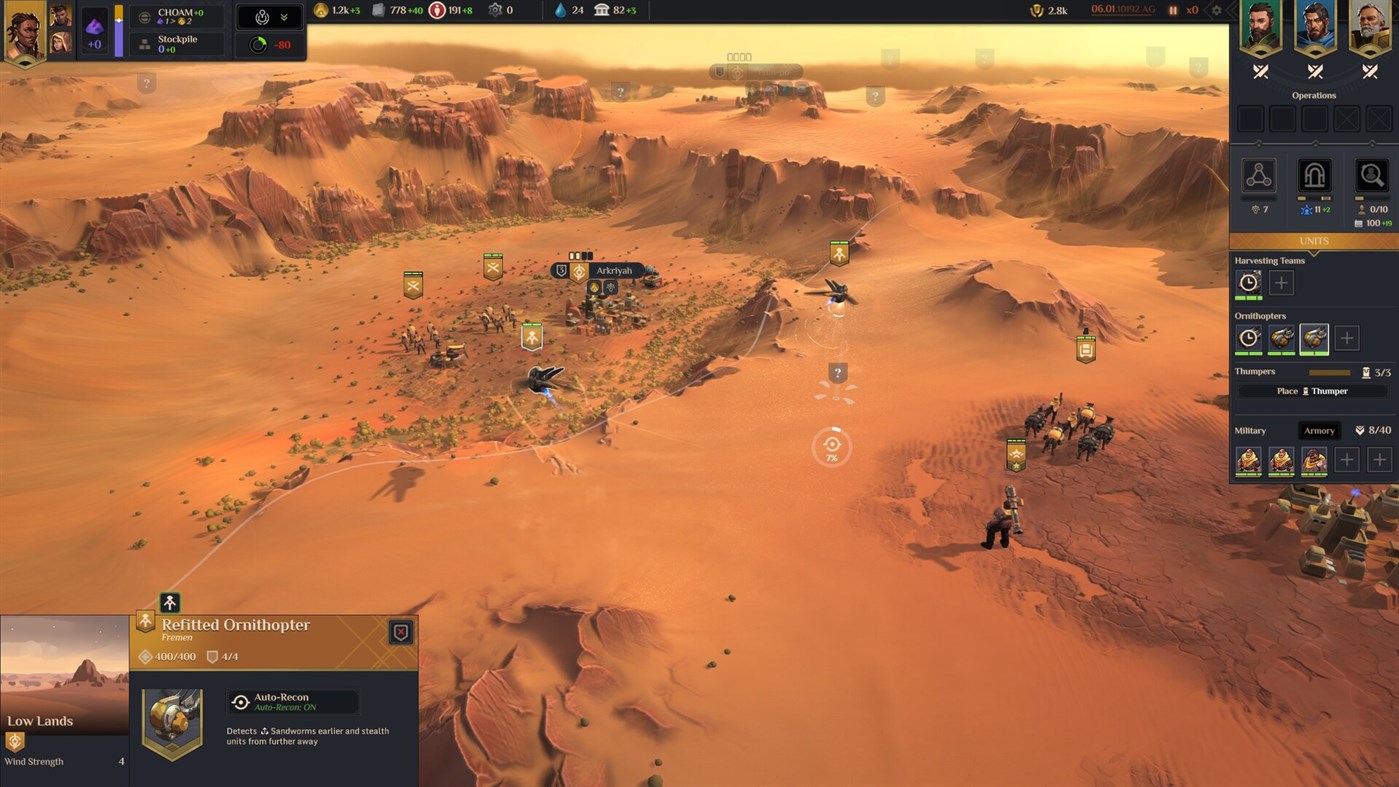This screenshot has width=1399, height=787.
Task: Select the second Ornithopter unit icon
Action: (1281, 339)
